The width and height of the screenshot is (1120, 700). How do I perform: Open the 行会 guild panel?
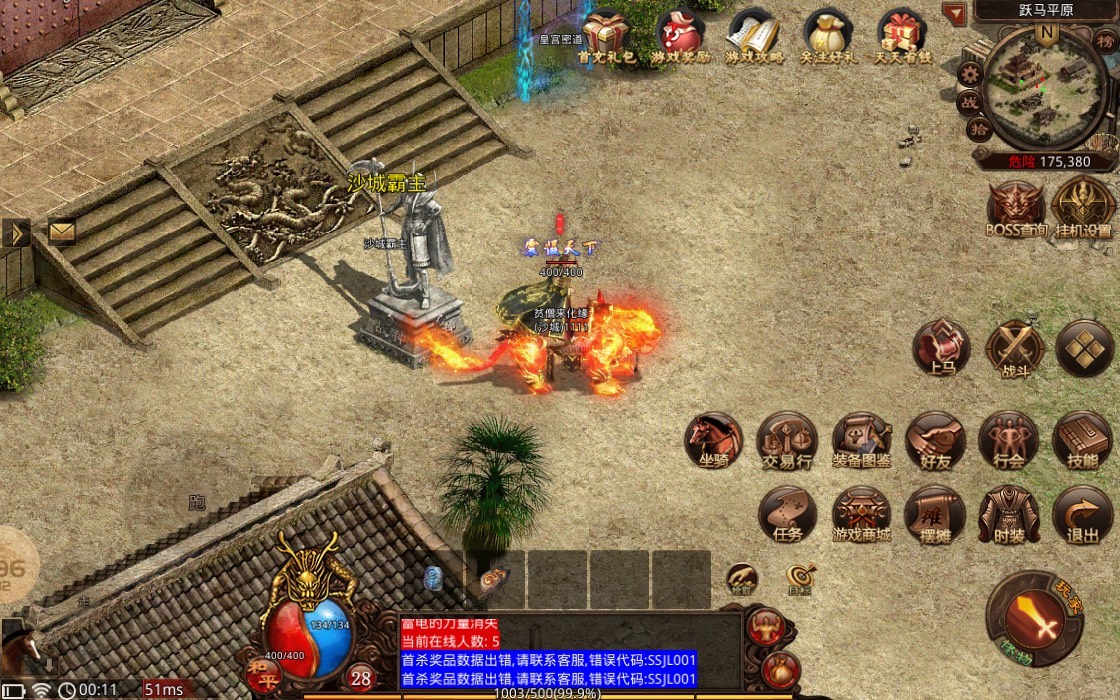[1008, 440]
